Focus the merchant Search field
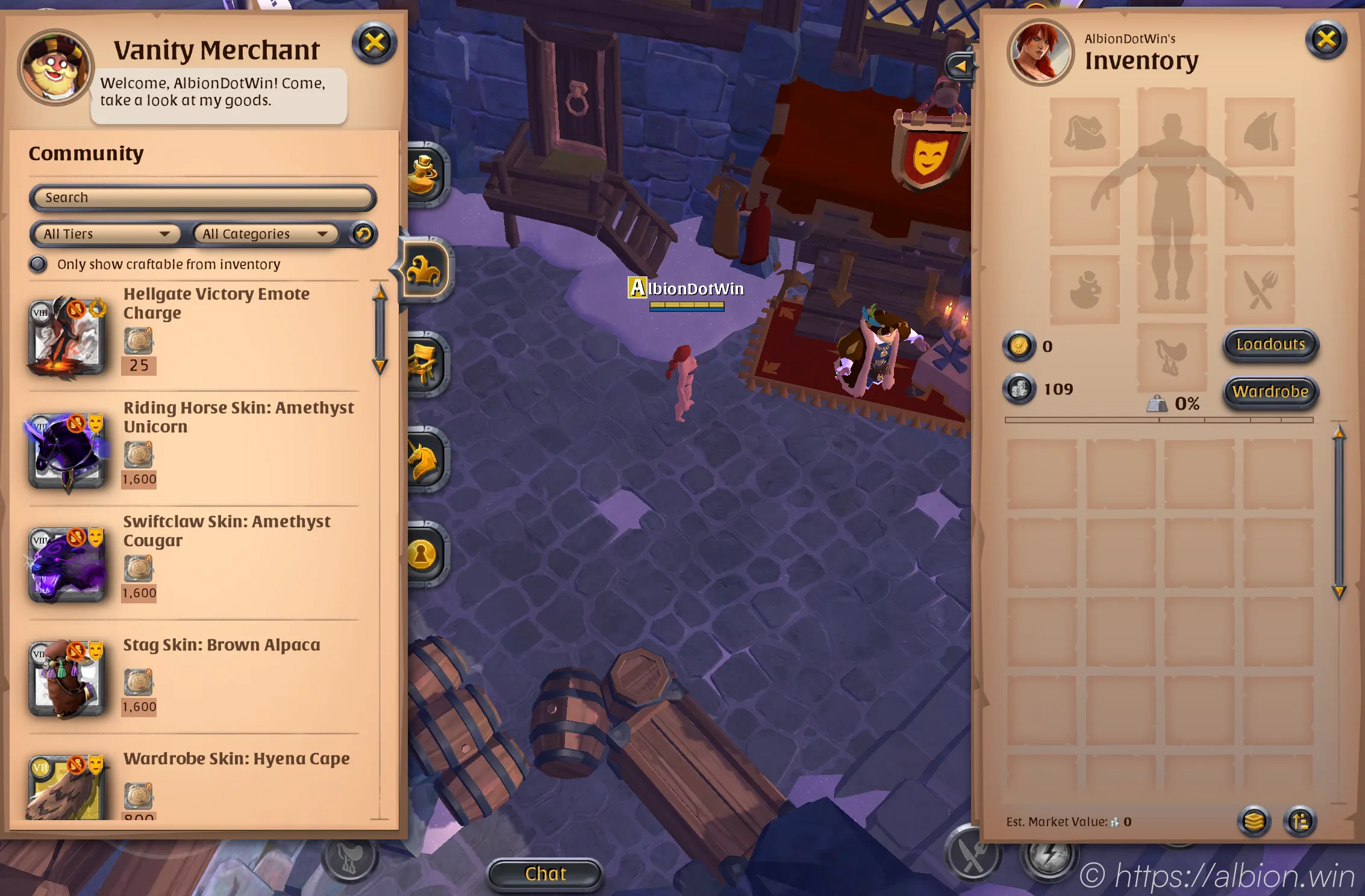The height and width of the screenshot is (896, 1365). [203, 198]
